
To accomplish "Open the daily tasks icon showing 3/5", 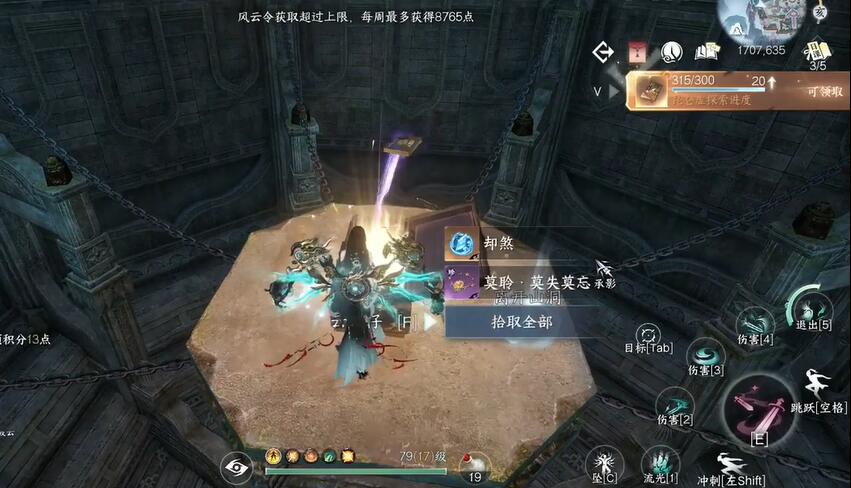I will 818,51.
